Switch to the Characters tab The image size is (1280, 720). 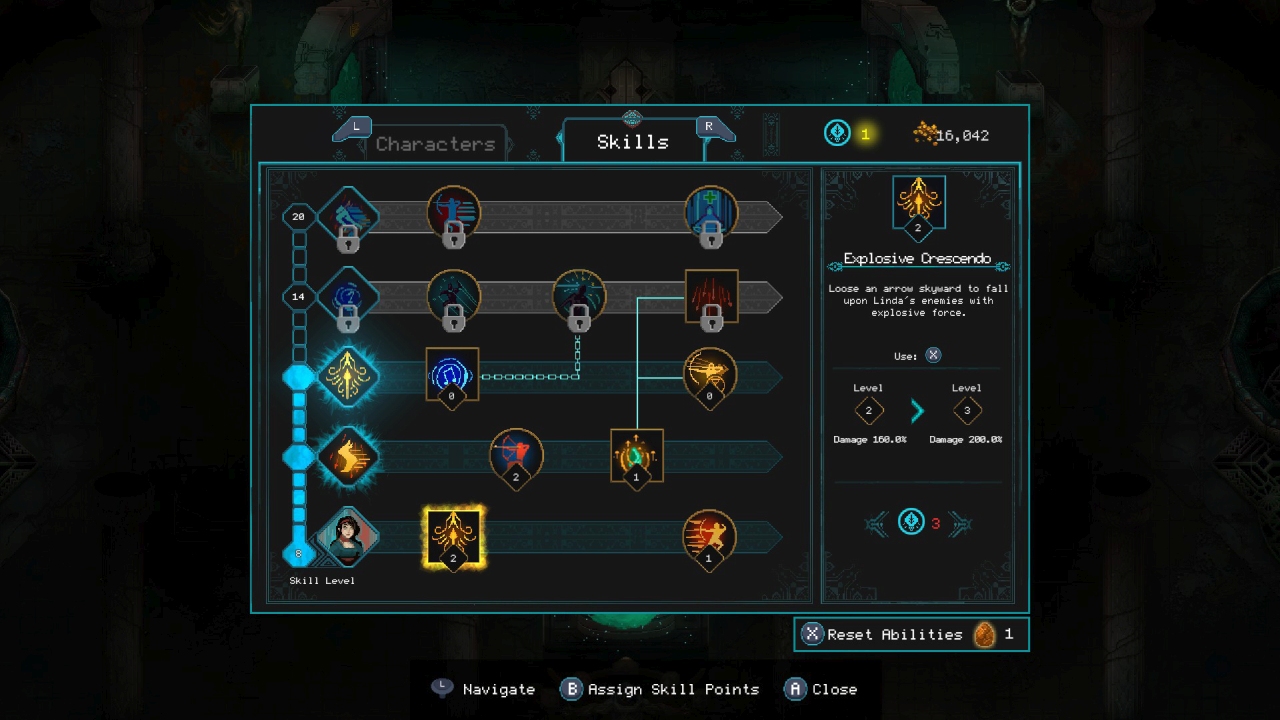point(437,144)
